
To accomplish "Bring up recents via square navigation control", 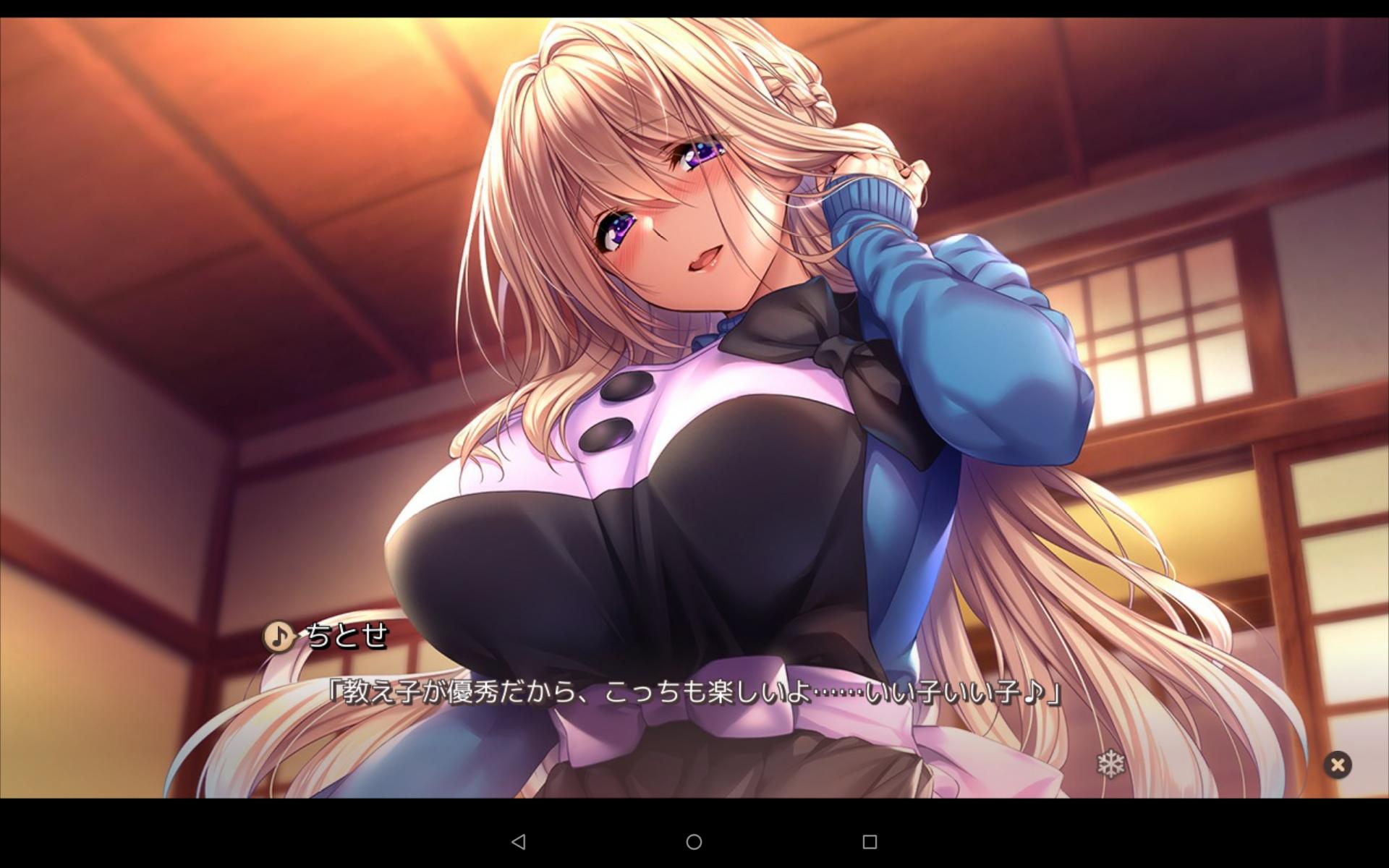I will (x=872, y=843).
